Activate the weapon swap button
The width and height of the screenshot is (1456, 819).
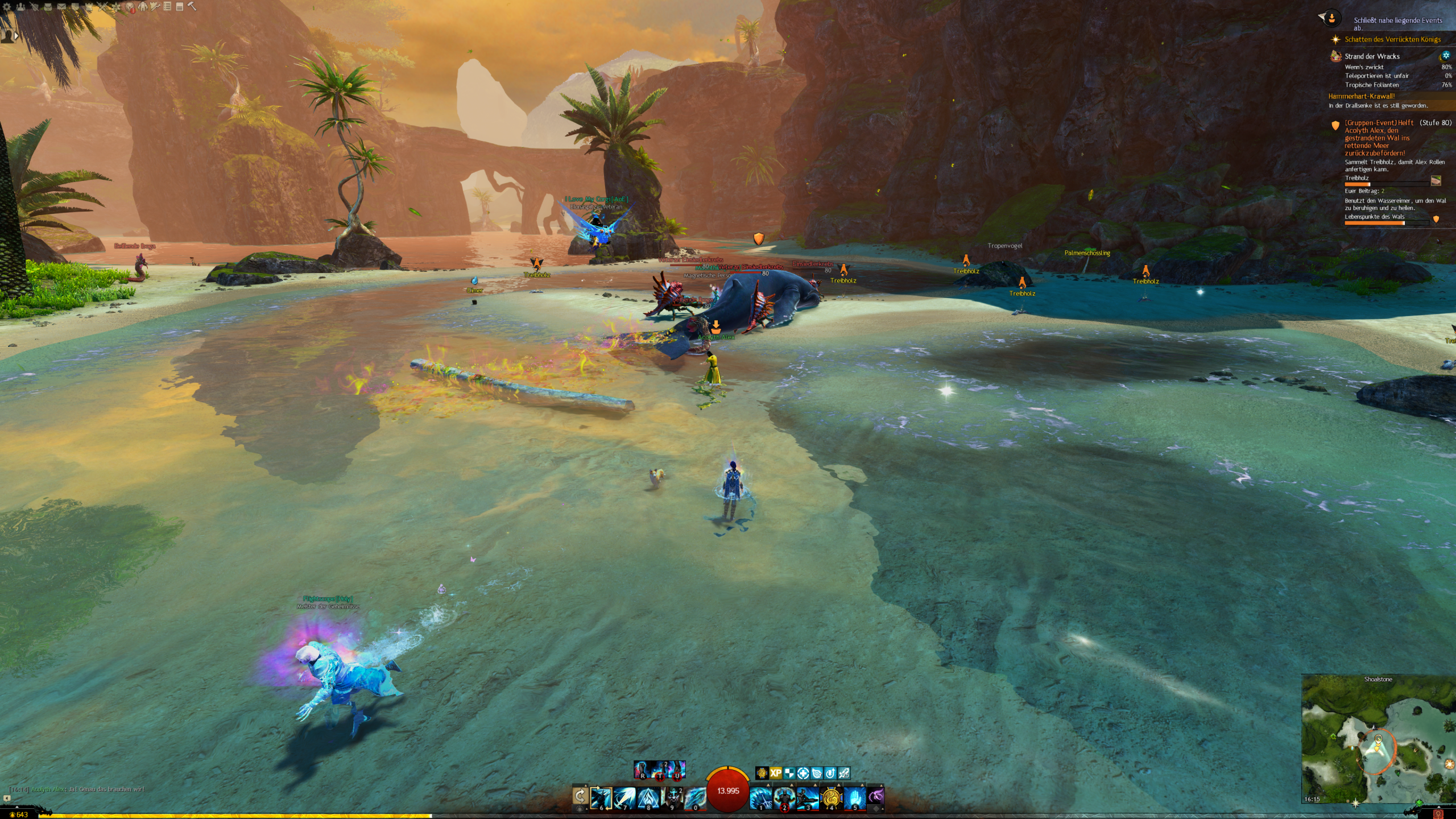point(580,796)
